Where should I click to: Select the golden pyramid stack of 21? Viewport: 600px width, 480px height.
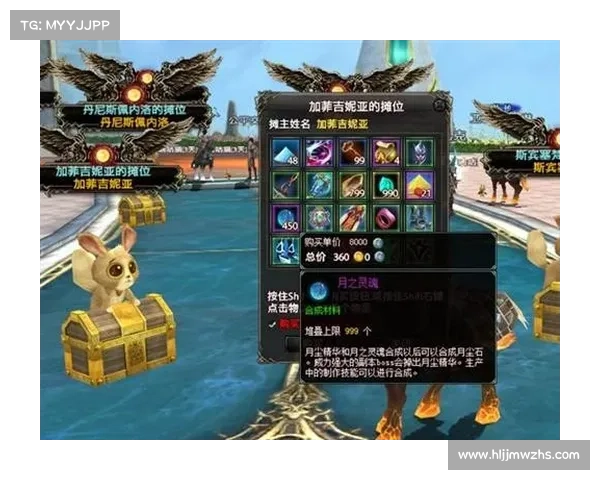click(419, 185)
